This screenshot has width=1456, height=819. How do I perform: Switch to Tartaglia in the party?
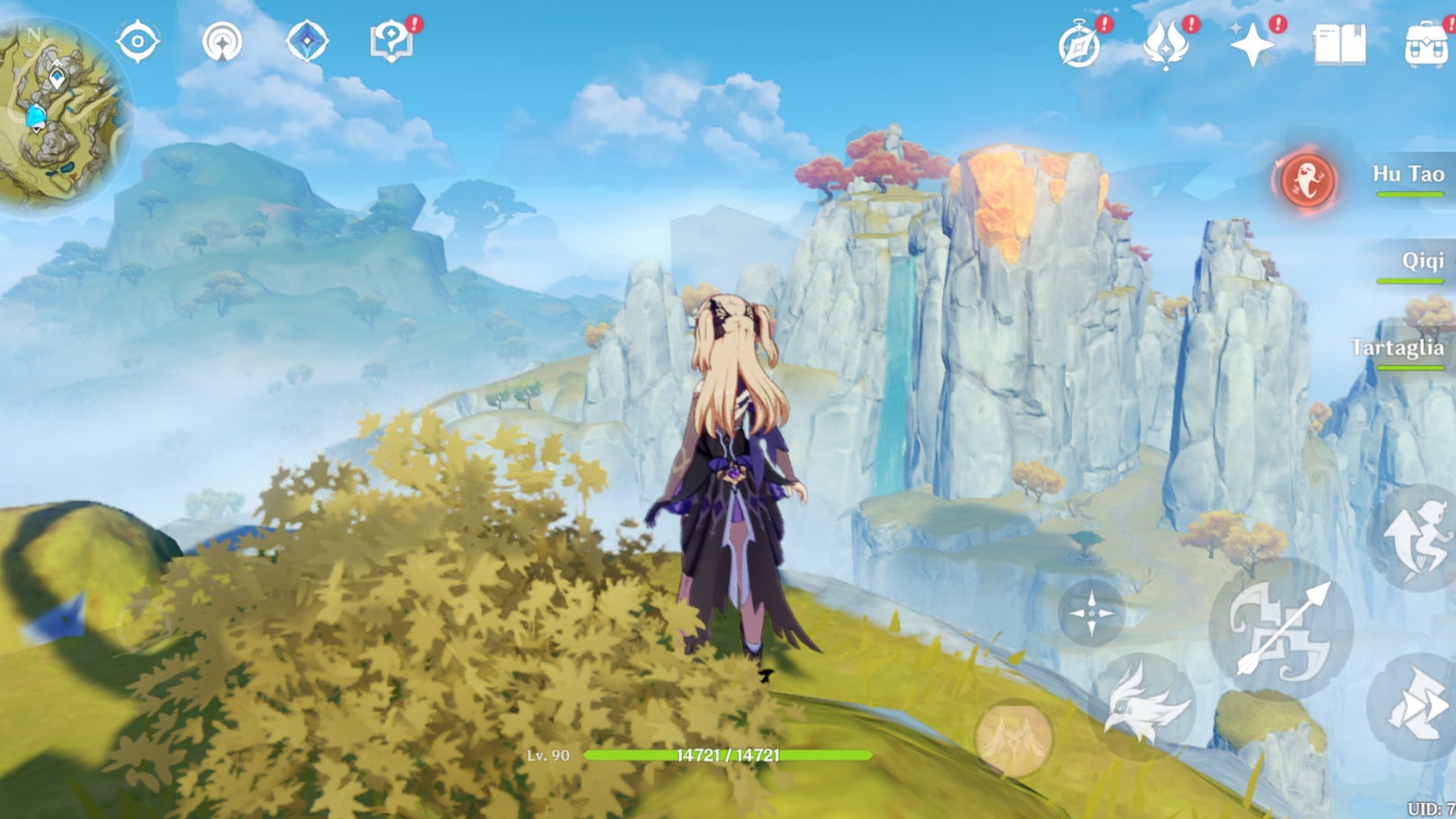(x=1397, y=349)
